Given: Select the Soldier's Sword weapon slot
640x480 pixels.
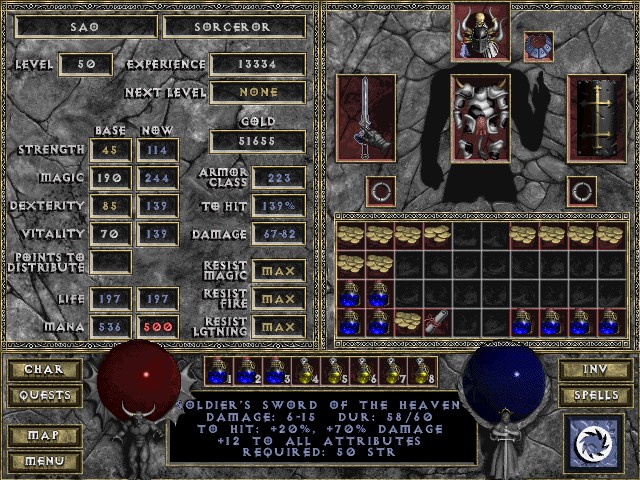Looking at the screenshot, I should pyautogui.click(x=366, y=118).
